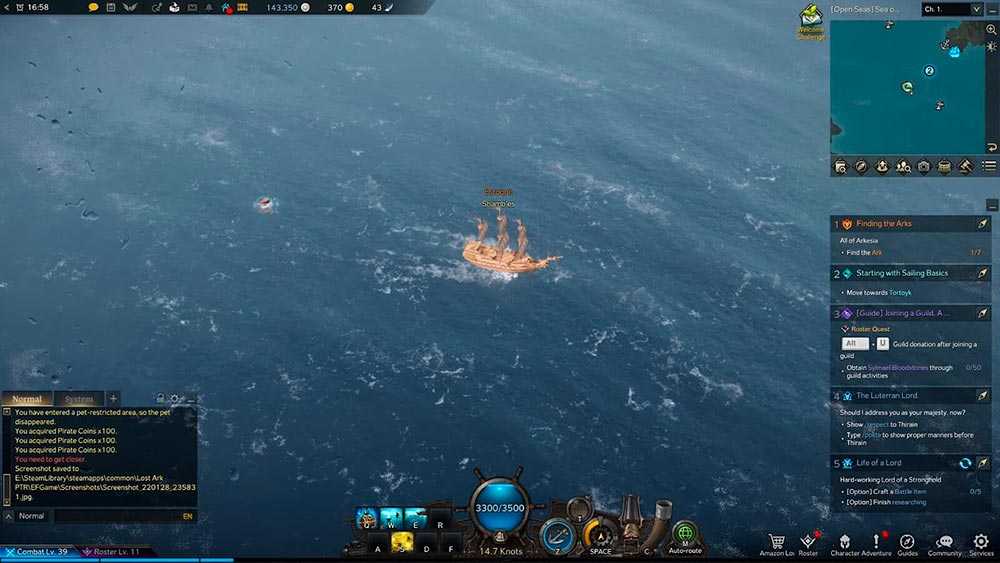
Task: Refresh the Life of a Lord quest
Action: (965, 463)
